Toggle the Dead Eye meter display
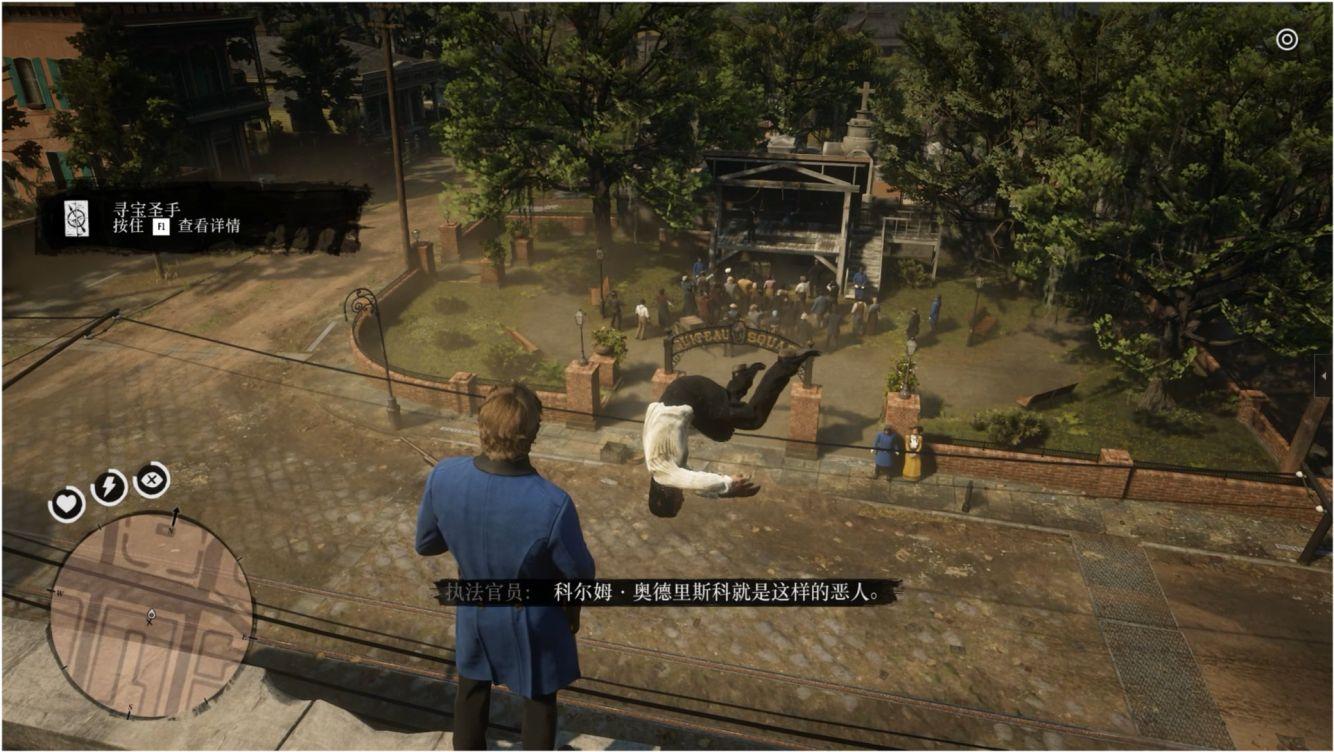 pyautogui.click(x=150, y=481)
